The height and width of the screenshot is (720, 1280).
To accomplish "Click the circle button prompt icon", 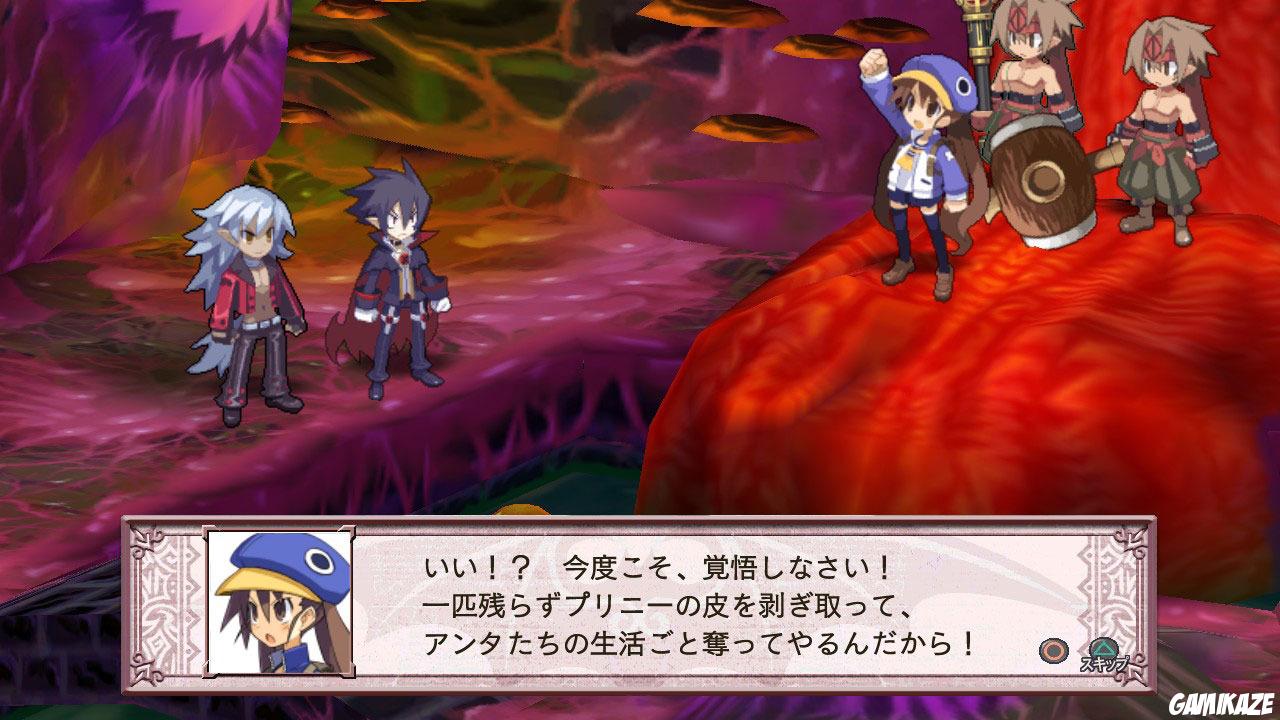I will [x=1053, y=651].
